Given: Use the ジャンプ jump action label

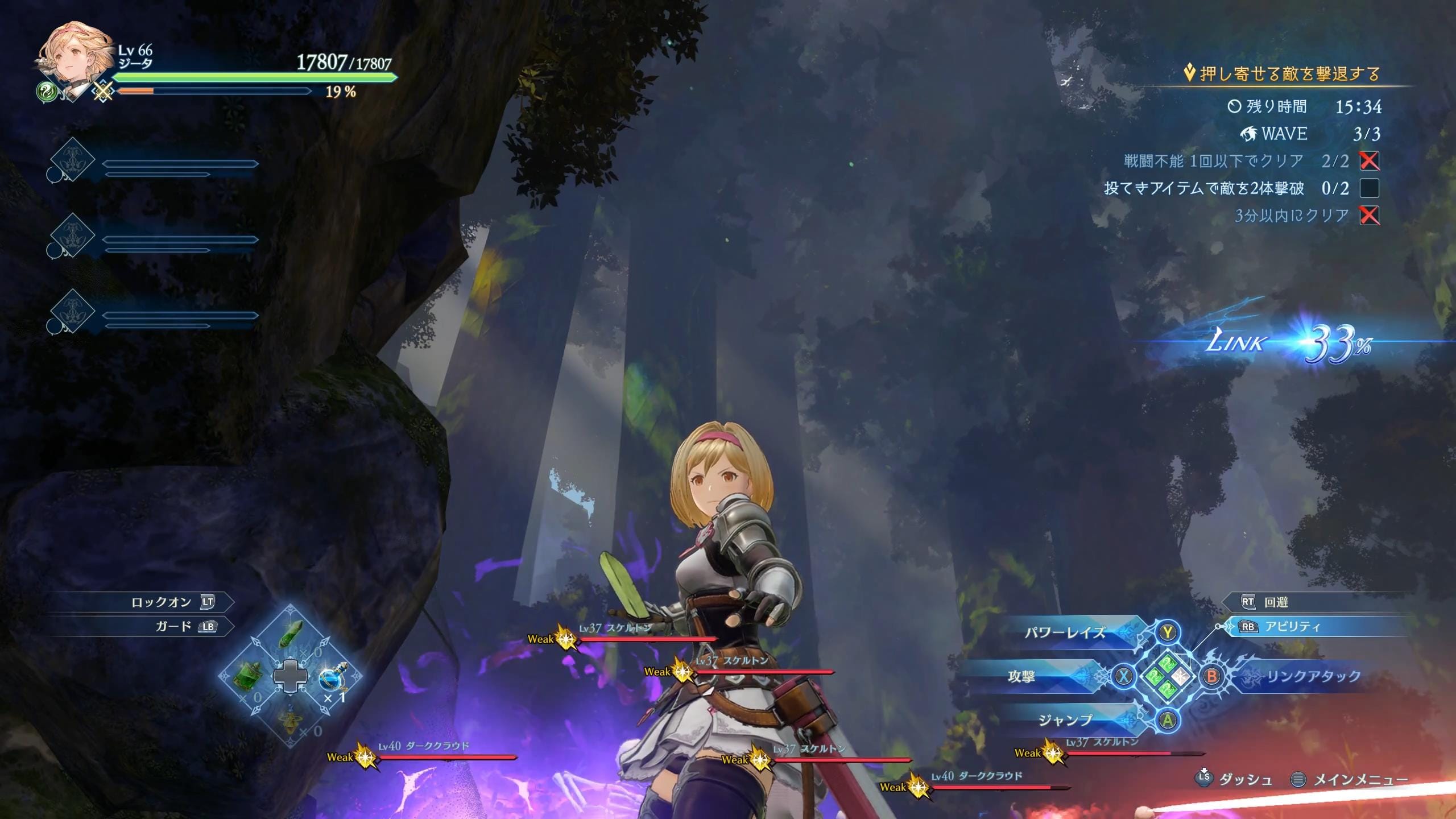Looking at the screenshot, I should (1065, 721).
